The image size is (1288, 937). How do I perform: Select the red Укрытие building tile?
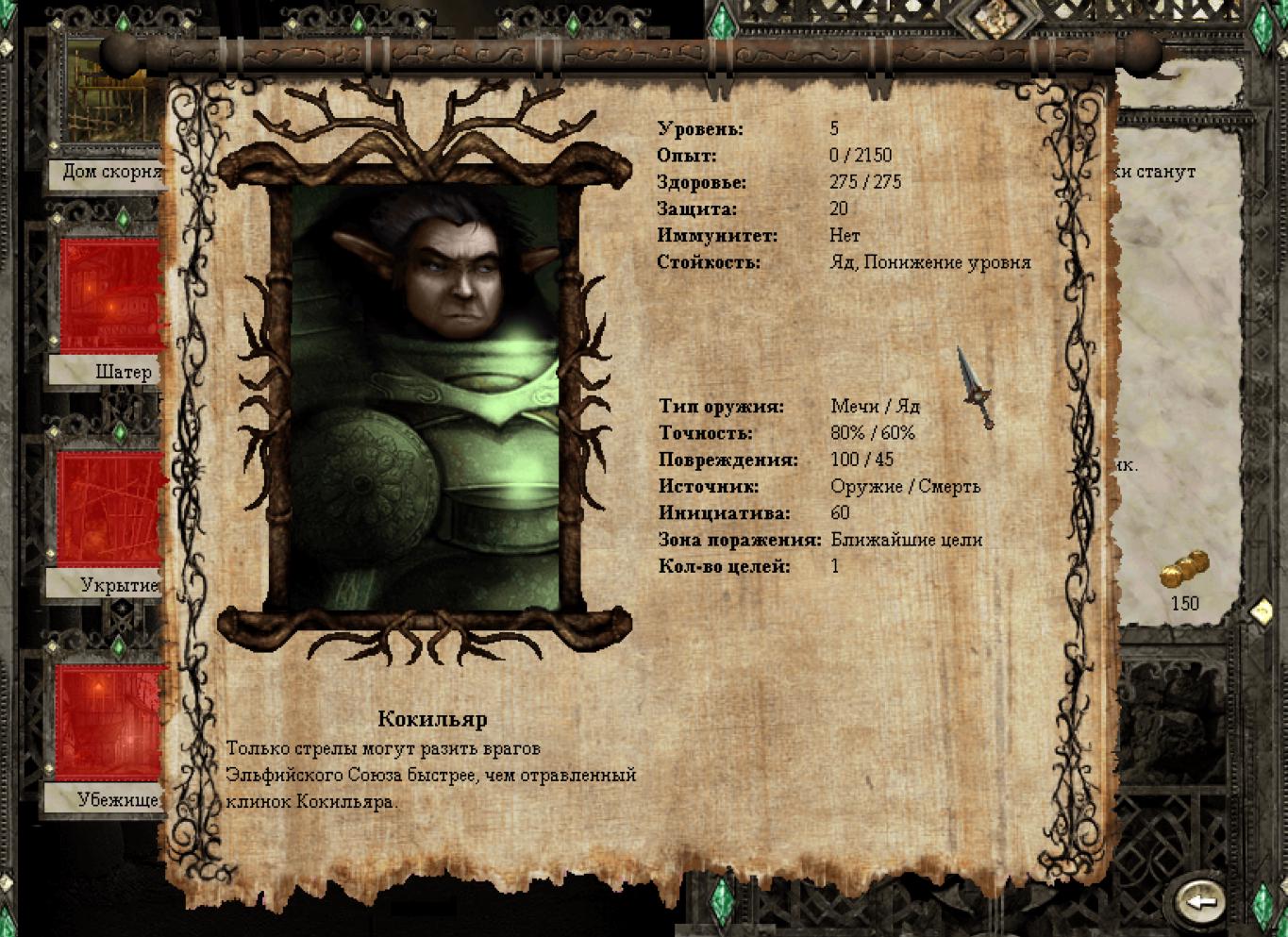110,508
